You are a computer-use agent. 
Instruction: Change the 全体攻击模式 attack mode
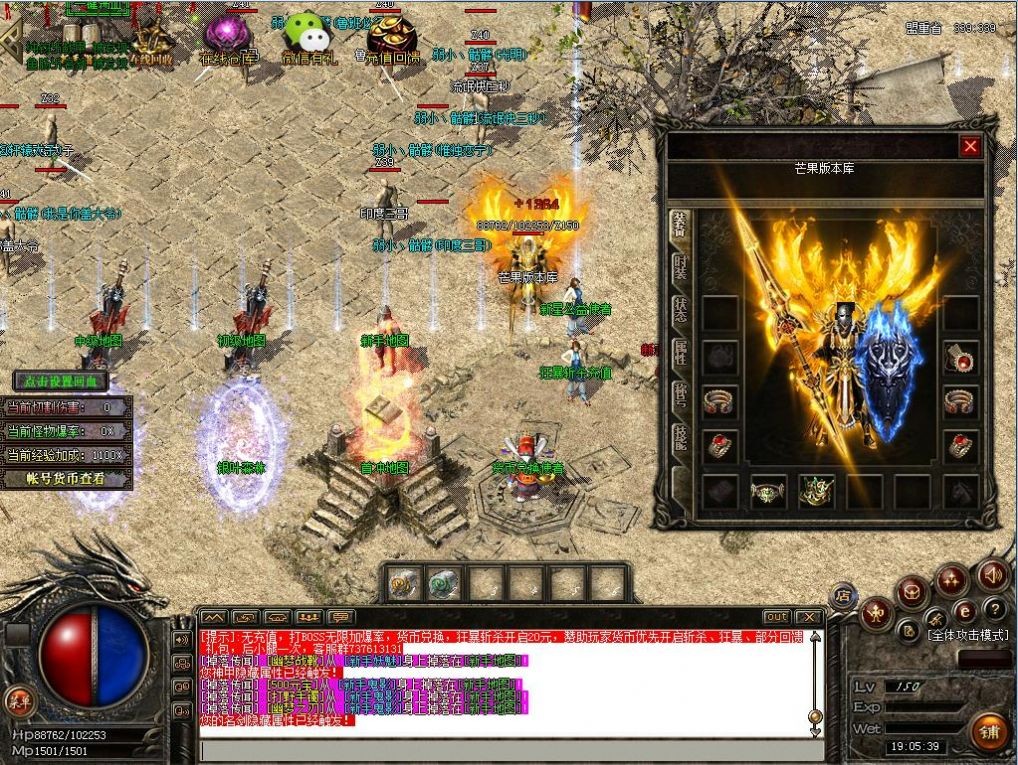coord(968,635)
